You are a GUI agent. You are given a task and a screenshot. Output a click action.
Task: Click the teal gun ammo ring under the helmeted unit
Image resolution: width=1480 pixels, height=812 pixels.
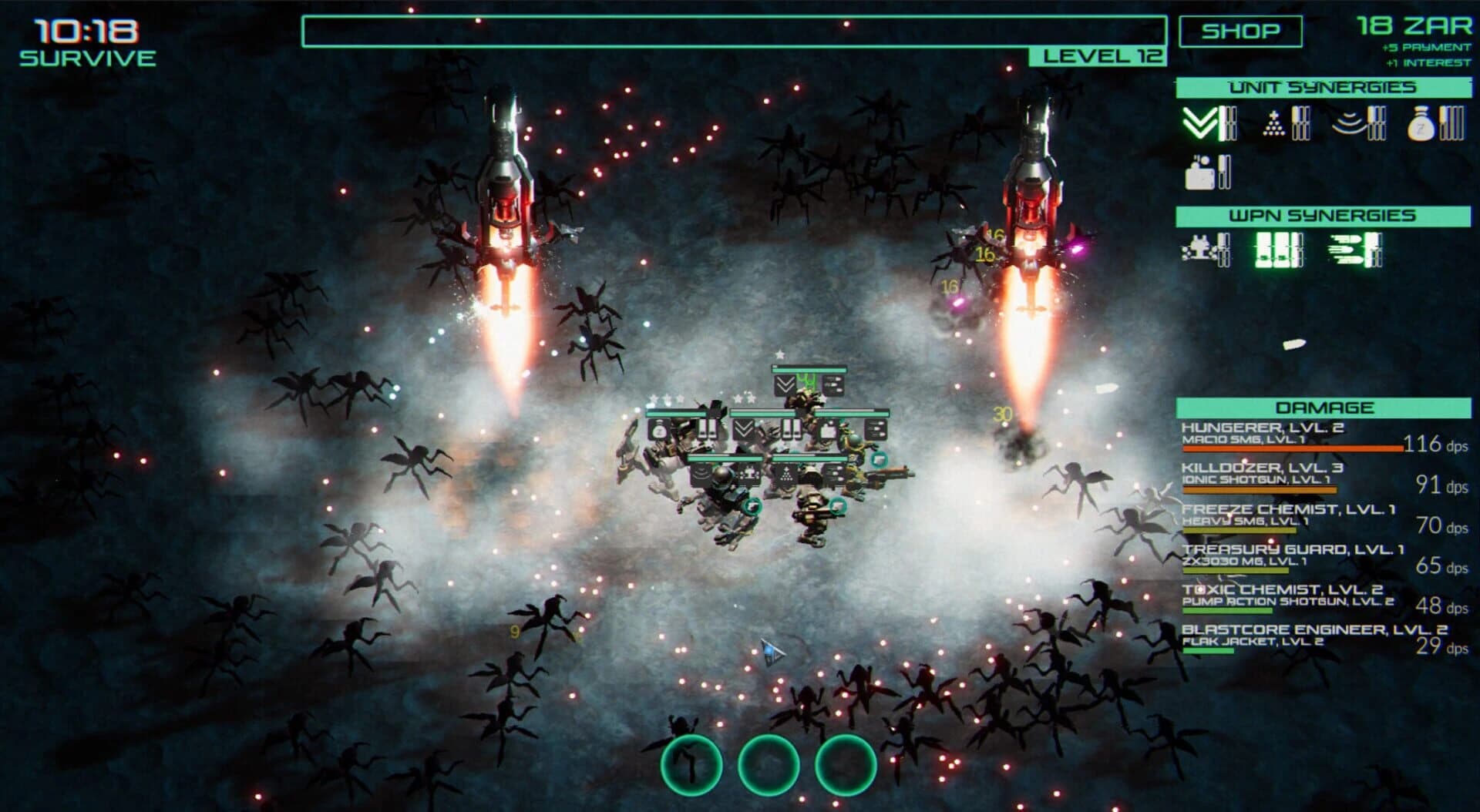coord(752,506)
